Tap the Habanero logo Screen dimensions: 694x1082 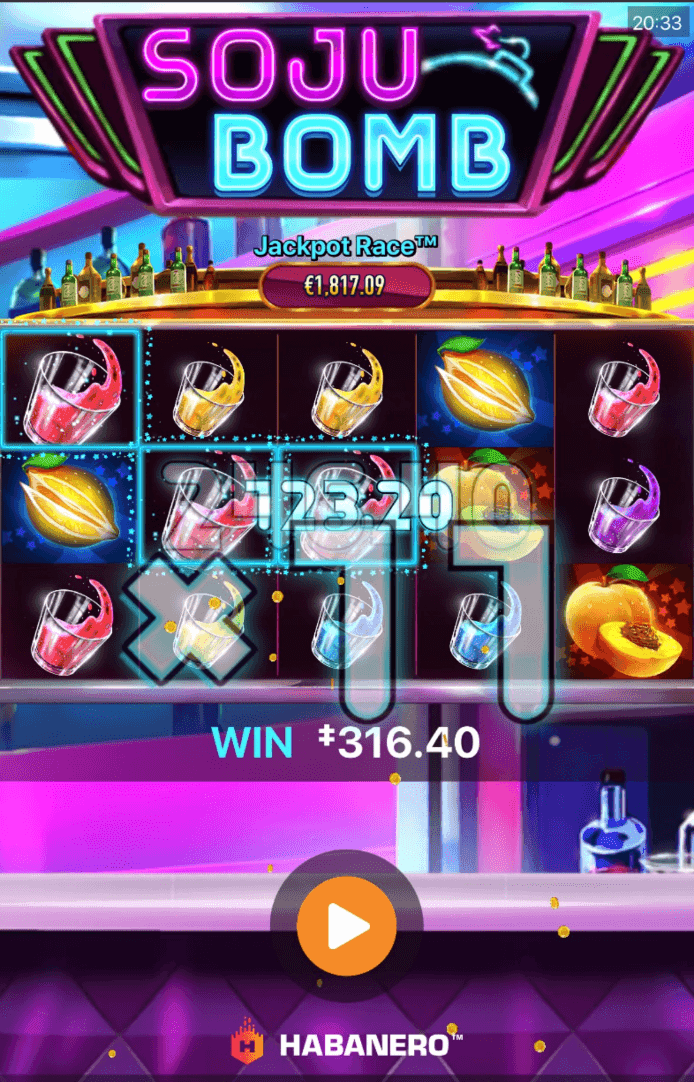click(346, 1045)
